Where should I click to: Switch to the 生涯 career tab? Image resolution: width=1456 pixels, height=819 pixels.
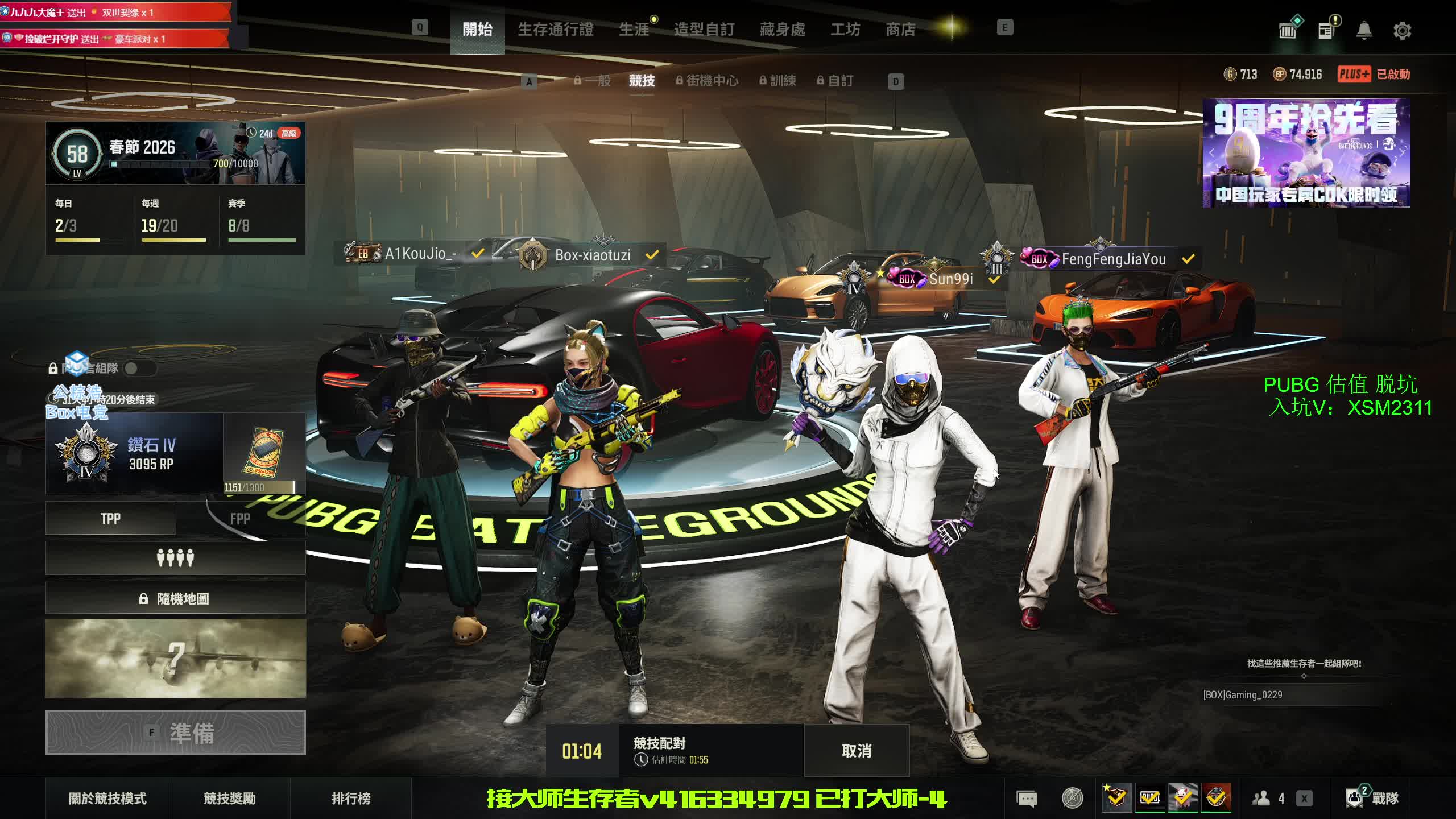[634, 30]
